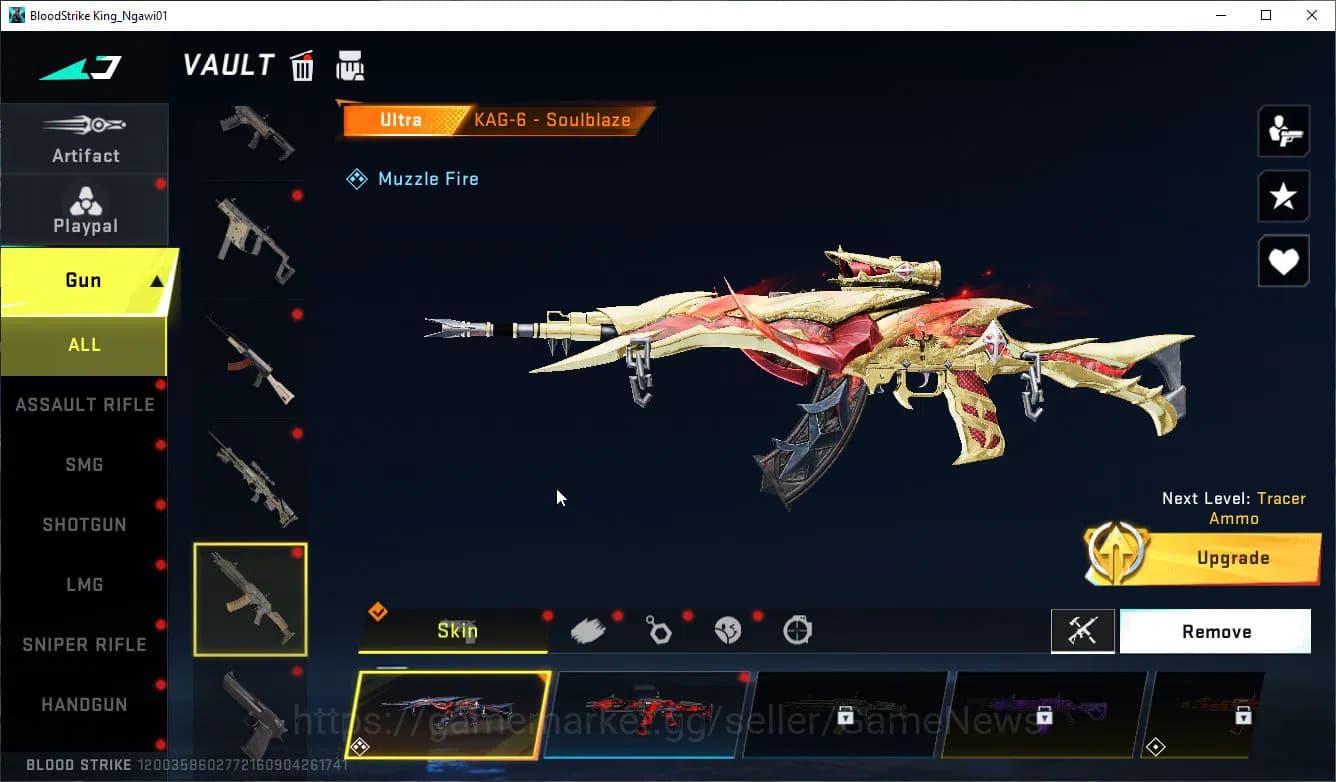Like the KAG-6 with the heart toggle
This screenshot has width=1336, height=782.
(x=1283, y=261)
